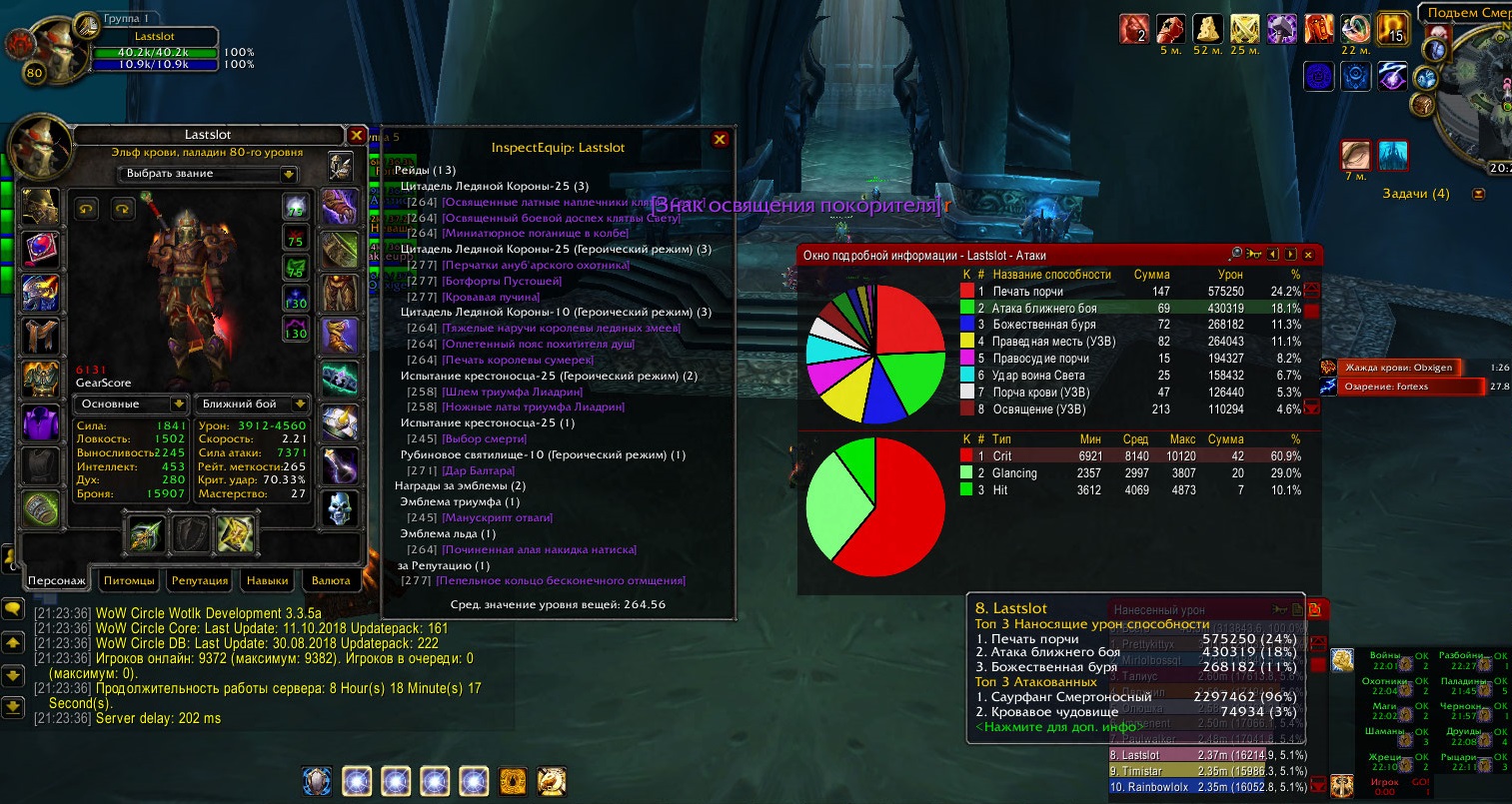The image size is (1512, 804).
Task: Select the Валюта tab
Action: click(x=331, y=580)
